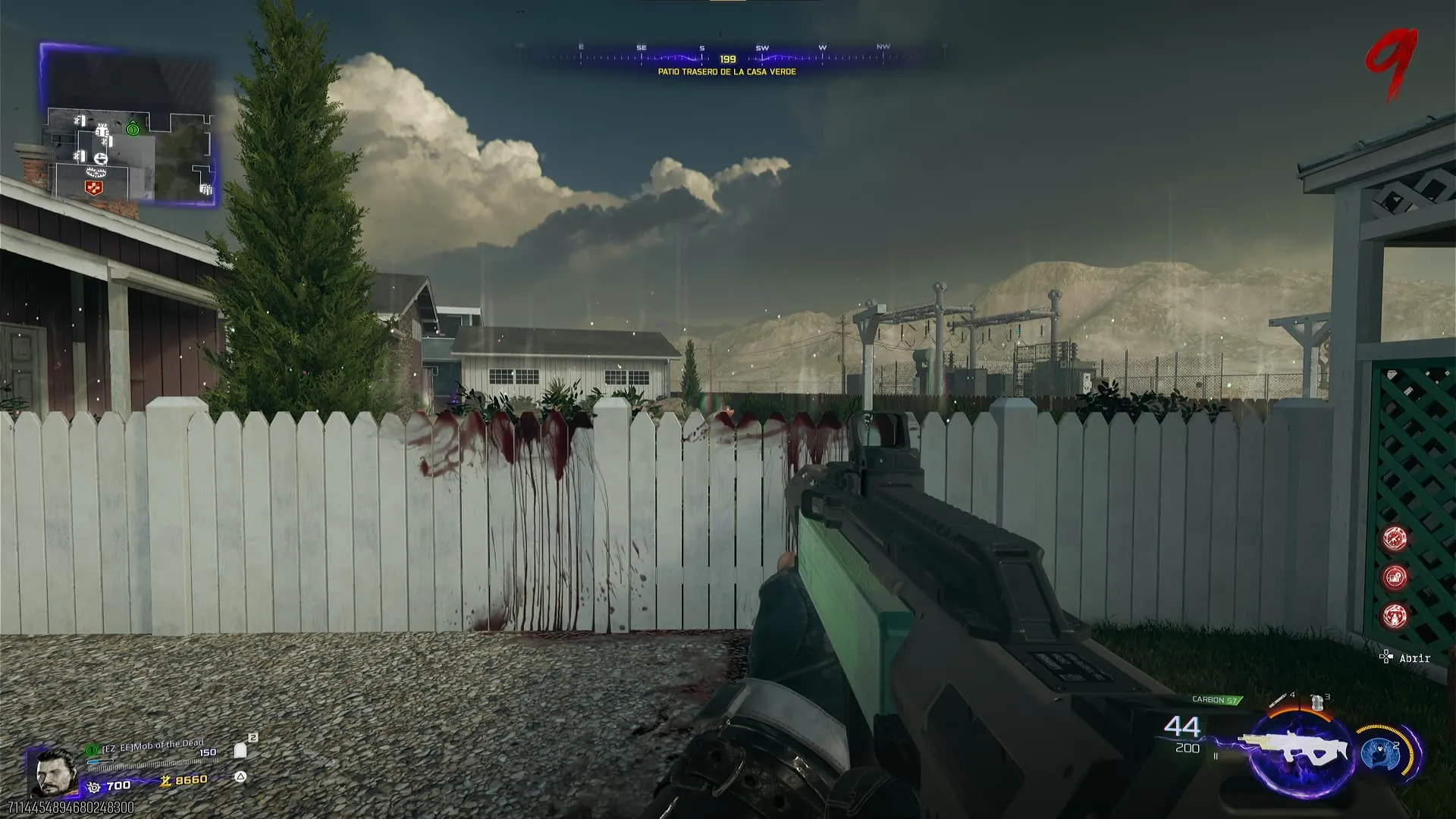The width and height of the screenshot is (1456, 819).
Task: Select the stick-shaped tactical equipment icon
Action: click(x=1279, y=699)
